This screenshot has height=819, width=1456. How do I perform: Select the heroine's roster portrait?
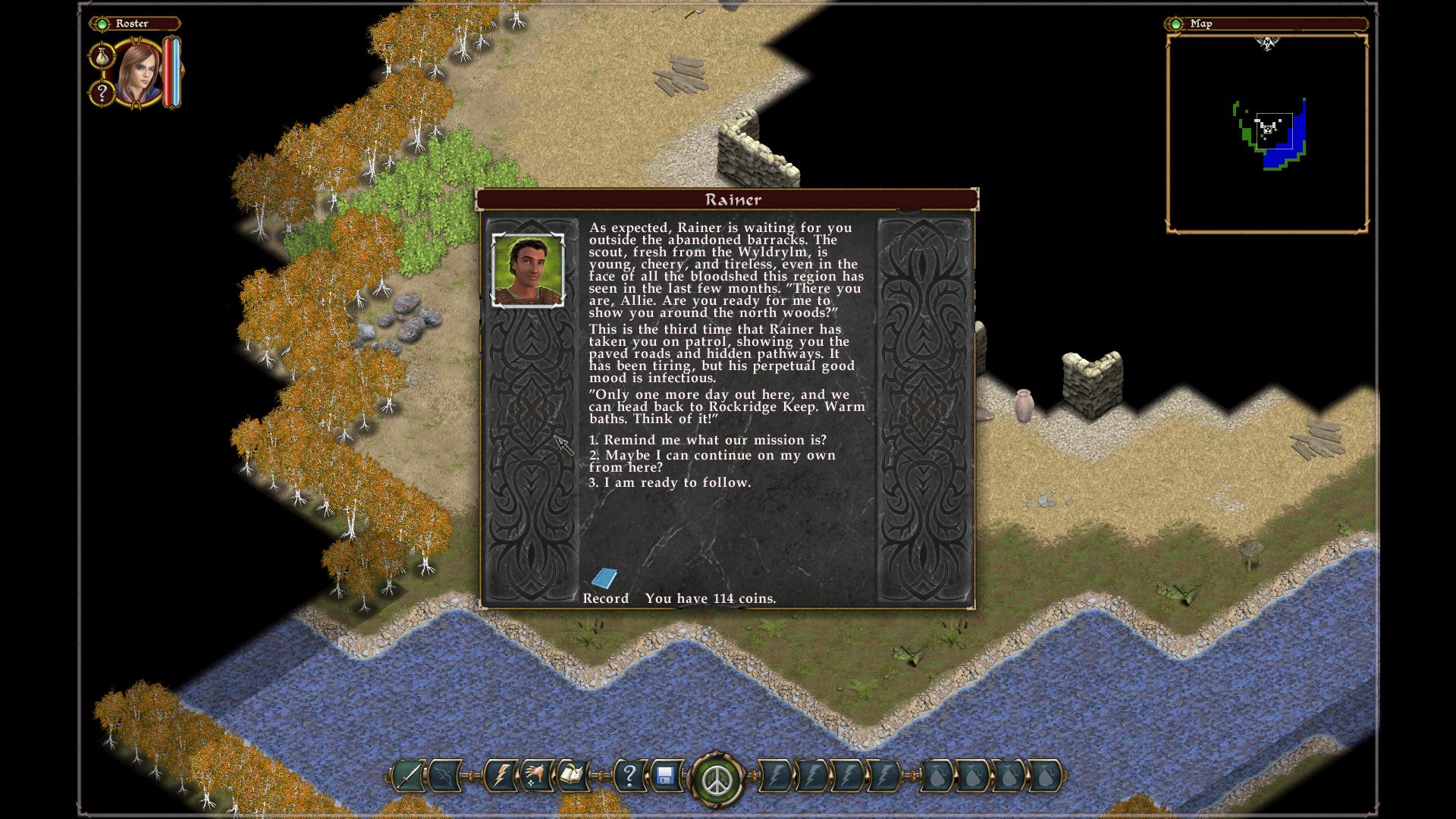coord(140,74)
